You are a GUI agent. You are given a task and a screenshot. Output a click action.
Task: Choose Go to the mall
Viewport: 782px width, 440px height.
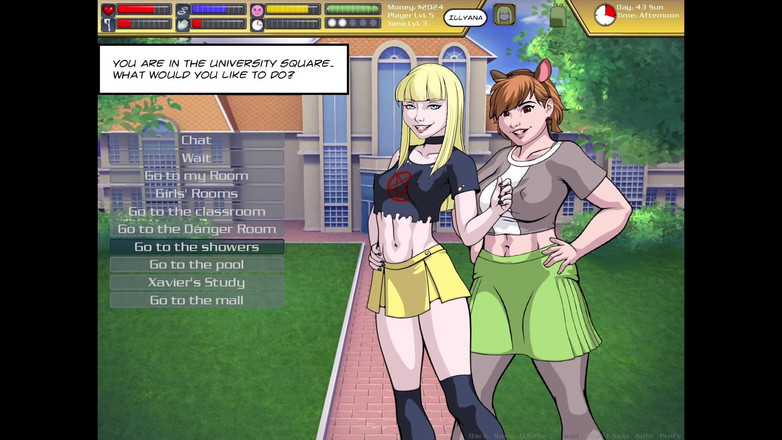(196, 300)
